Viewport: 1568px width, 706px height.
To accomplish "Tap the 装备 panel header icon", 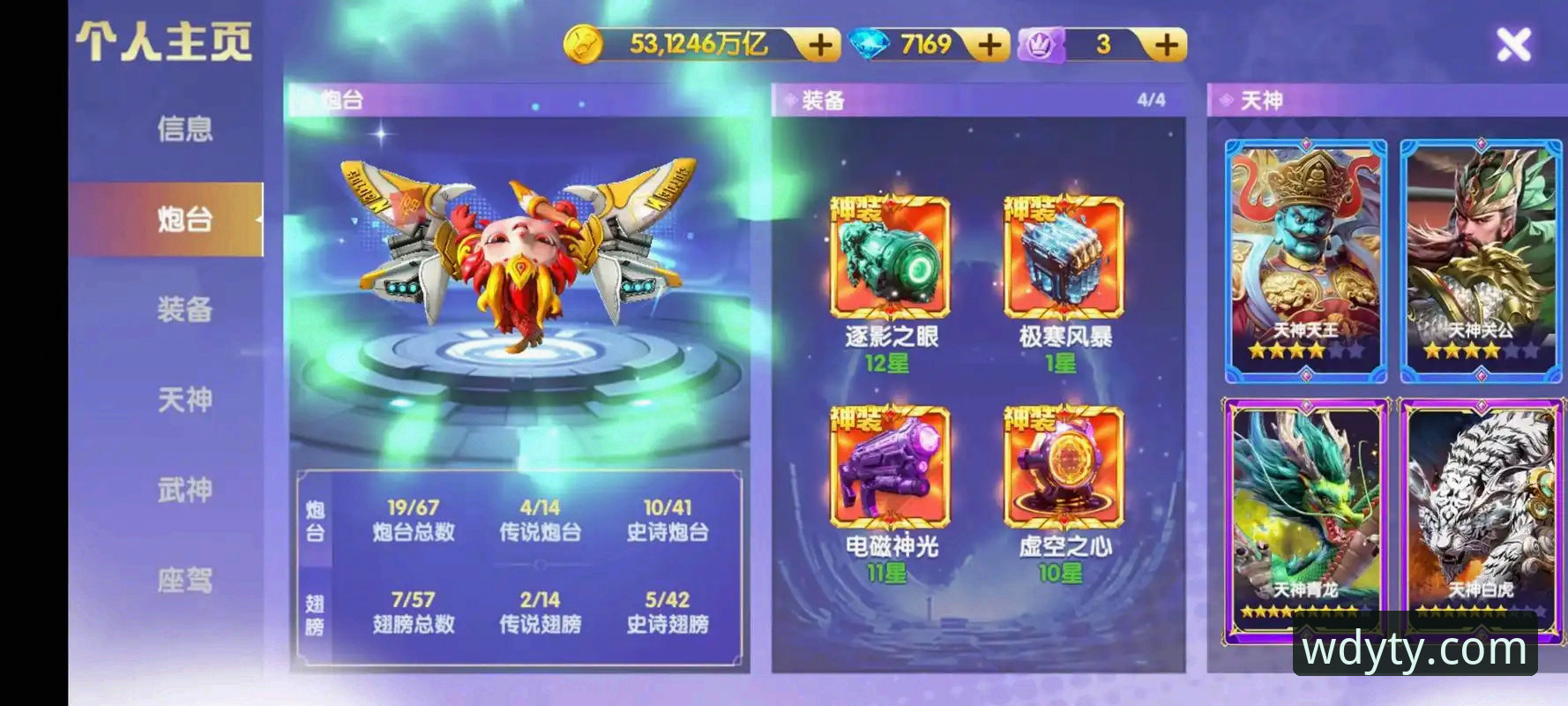I will [x=789, y=97].
